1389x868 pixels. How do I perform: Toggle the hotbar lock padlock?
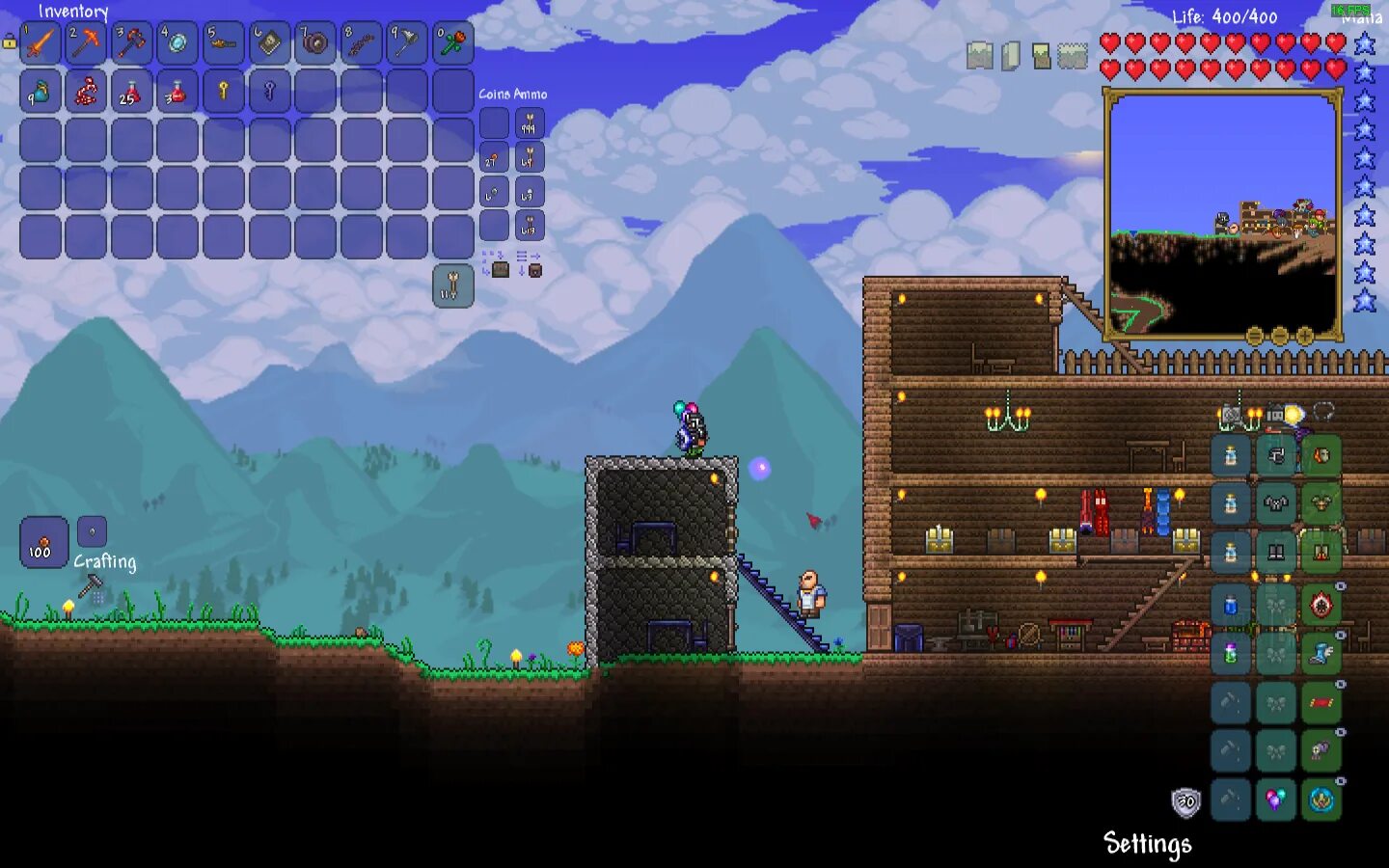point(10,41)
